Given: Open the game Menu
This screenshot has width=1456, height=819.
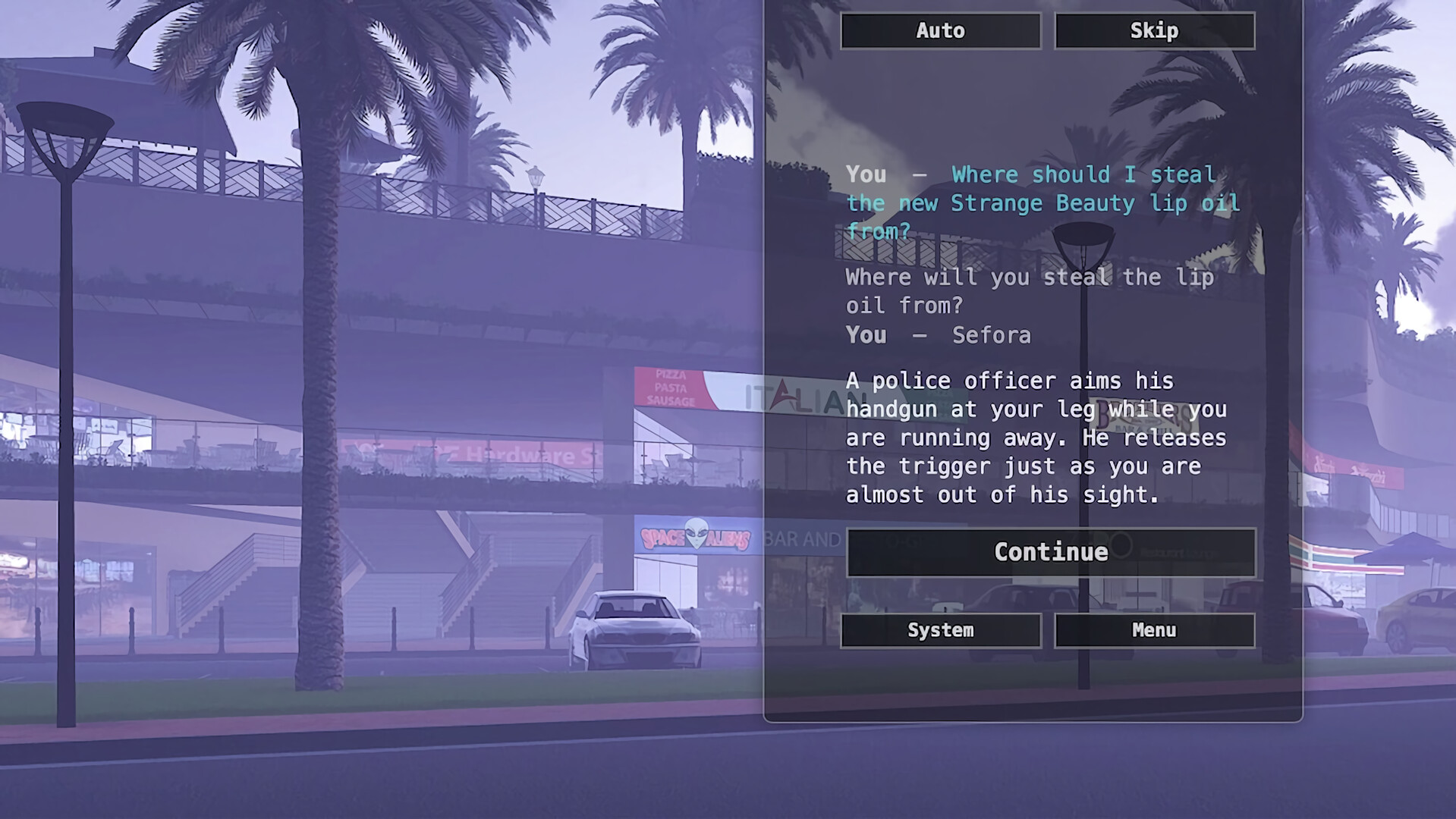Looking at the screenshot, I should [x=1154, y=630].
